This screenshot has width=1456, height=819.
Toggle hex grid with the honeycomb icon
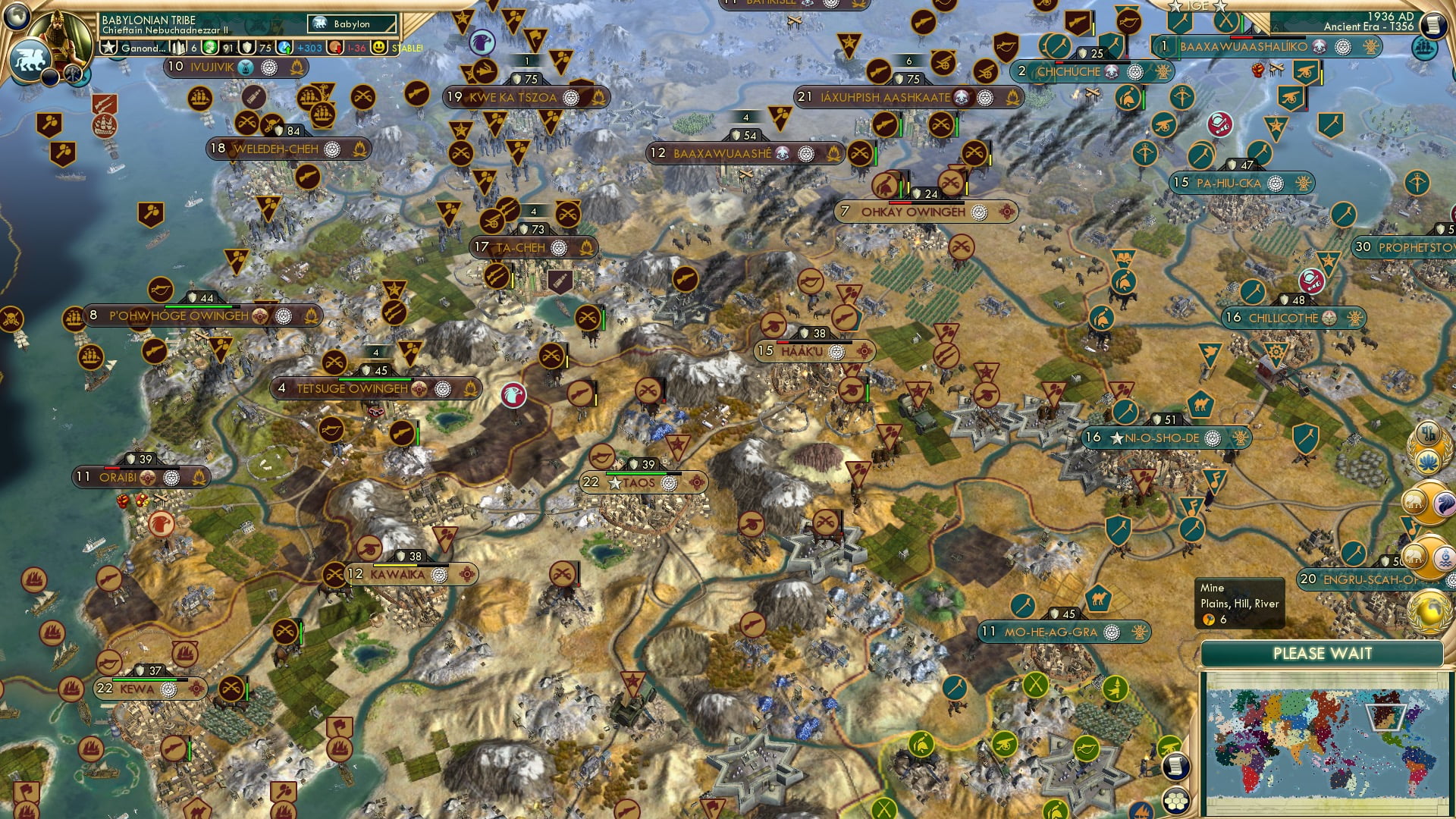pyautogui.click(x=1176, y=800)
